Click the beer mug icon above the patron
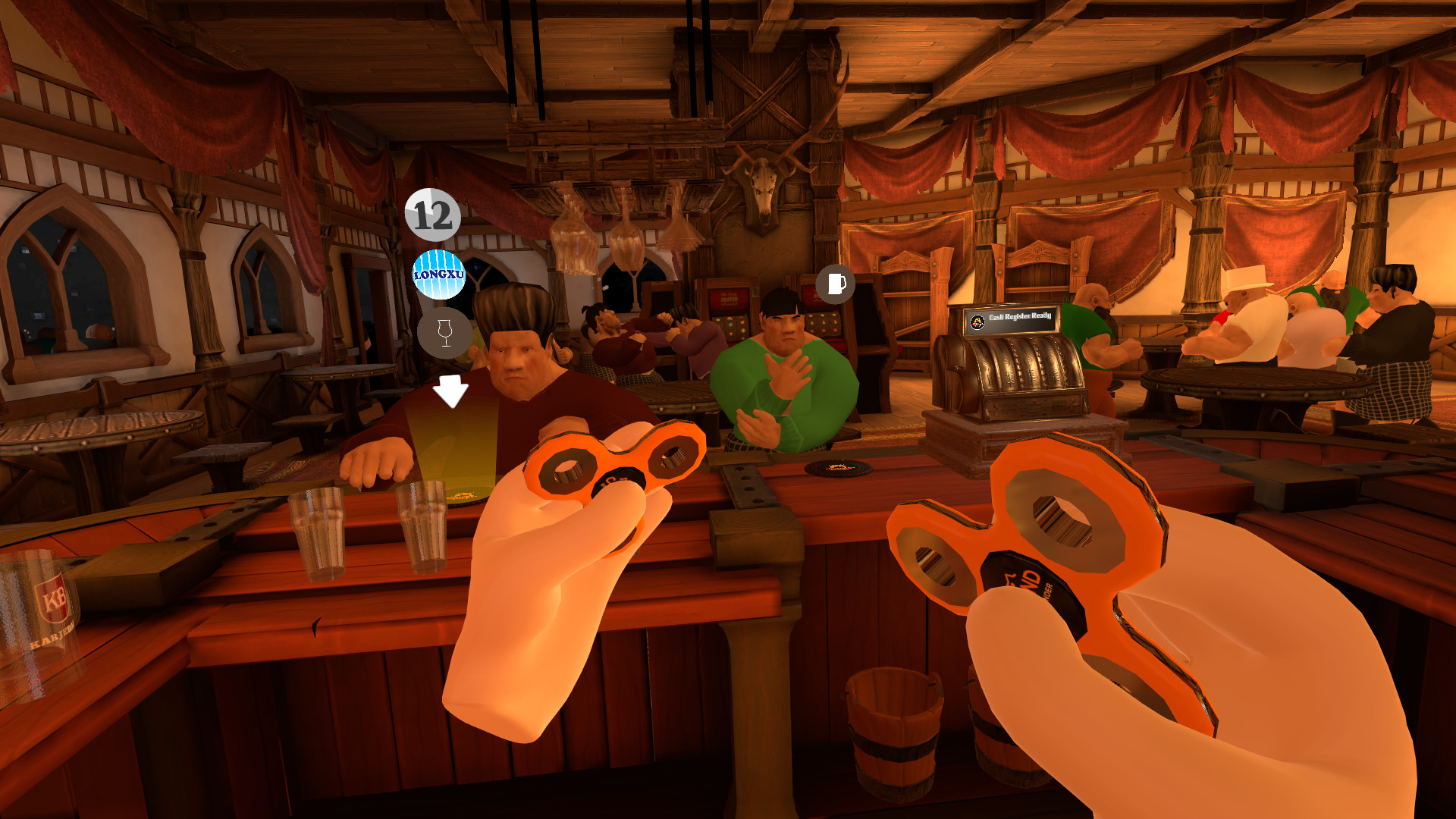Image resolution: width=1456 pixels, height=819 pixels. (x=835, y=286)
